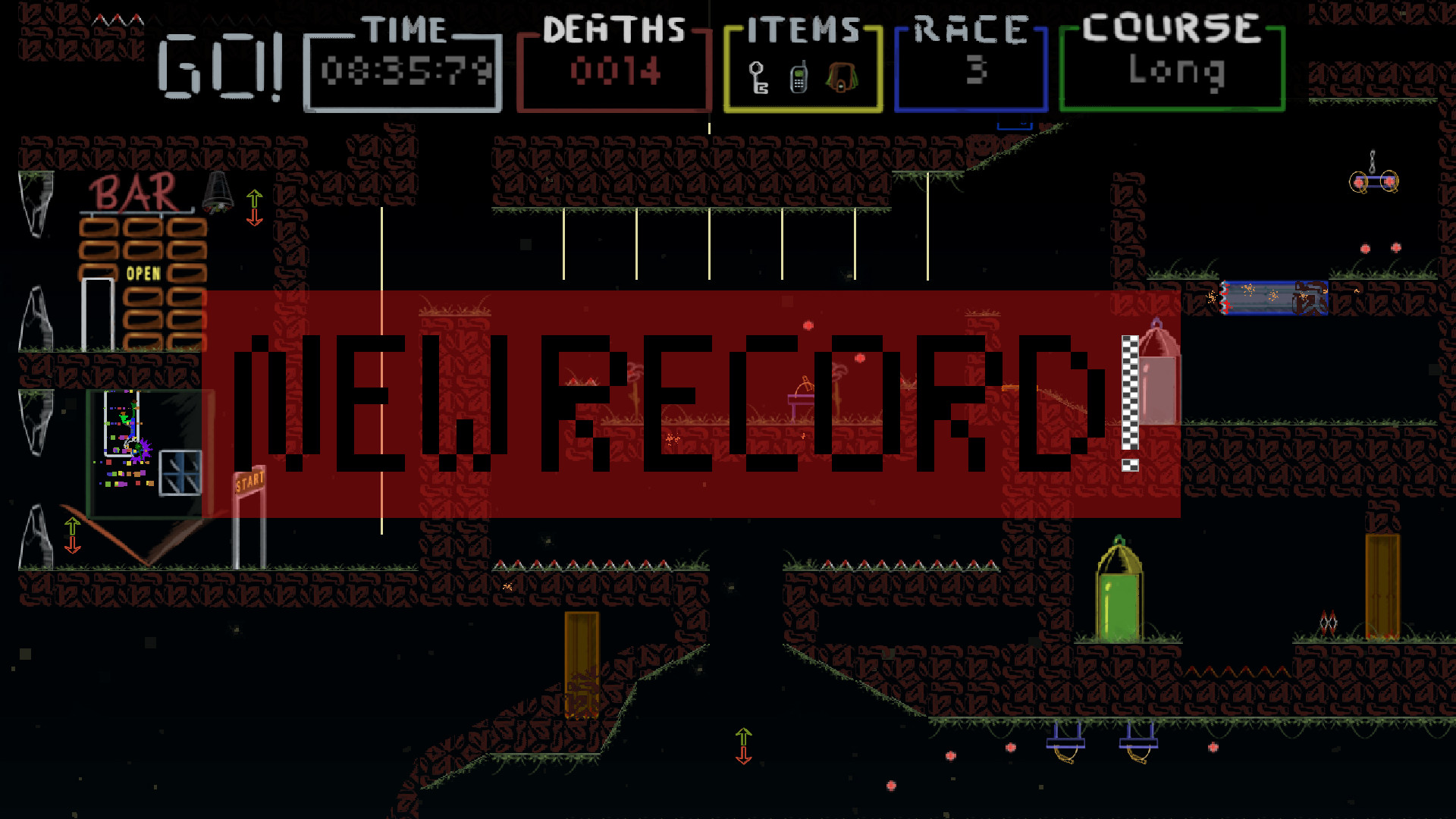Toggle the blue window shutter beside the player
This screenshot has width=1456, height=819.
[x=178, y=474]
